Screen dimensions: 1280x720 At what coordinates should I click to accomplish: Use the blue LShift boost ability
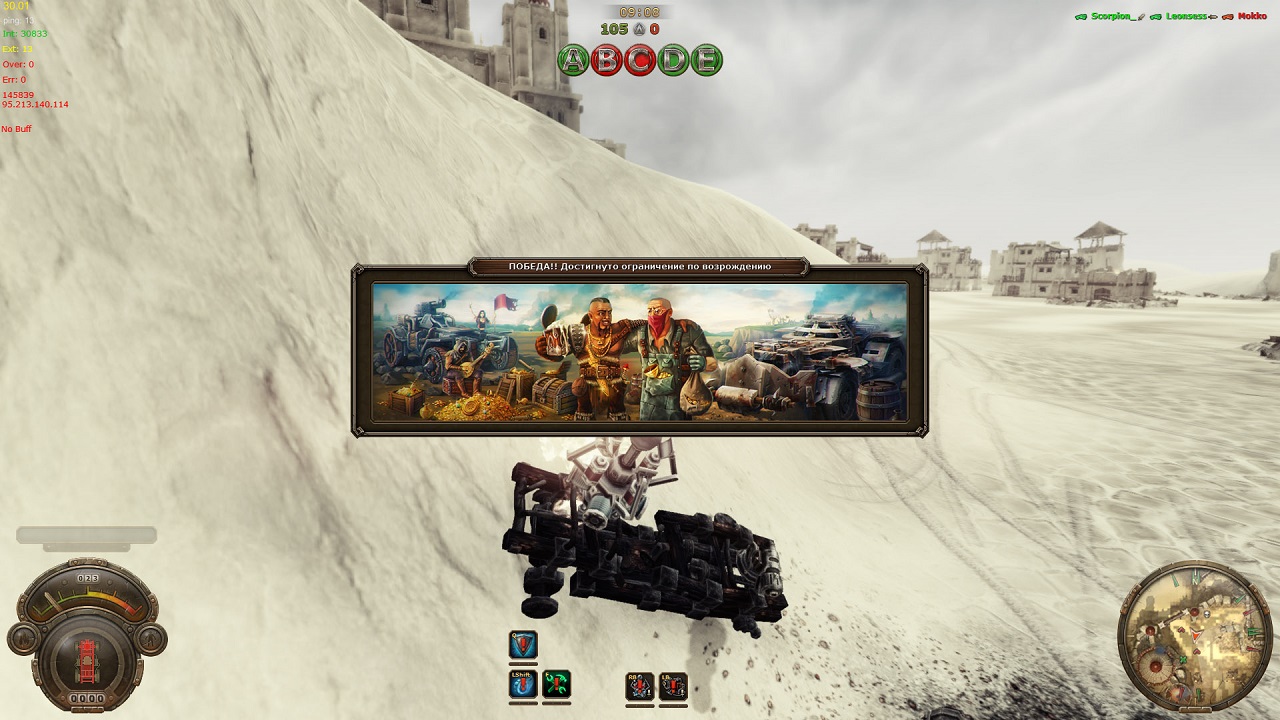click(x=523, y=684)
